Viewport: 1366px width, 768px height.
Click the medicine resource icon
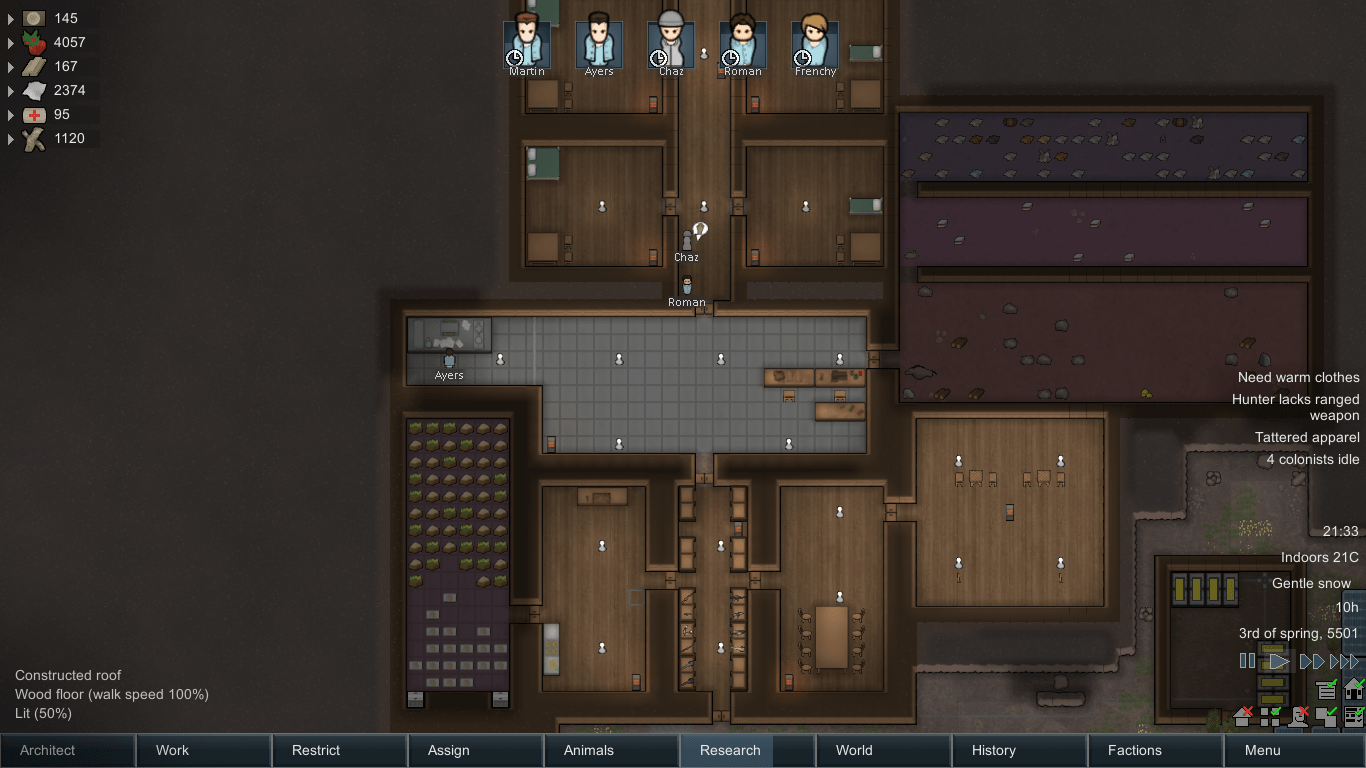point(33,114)
